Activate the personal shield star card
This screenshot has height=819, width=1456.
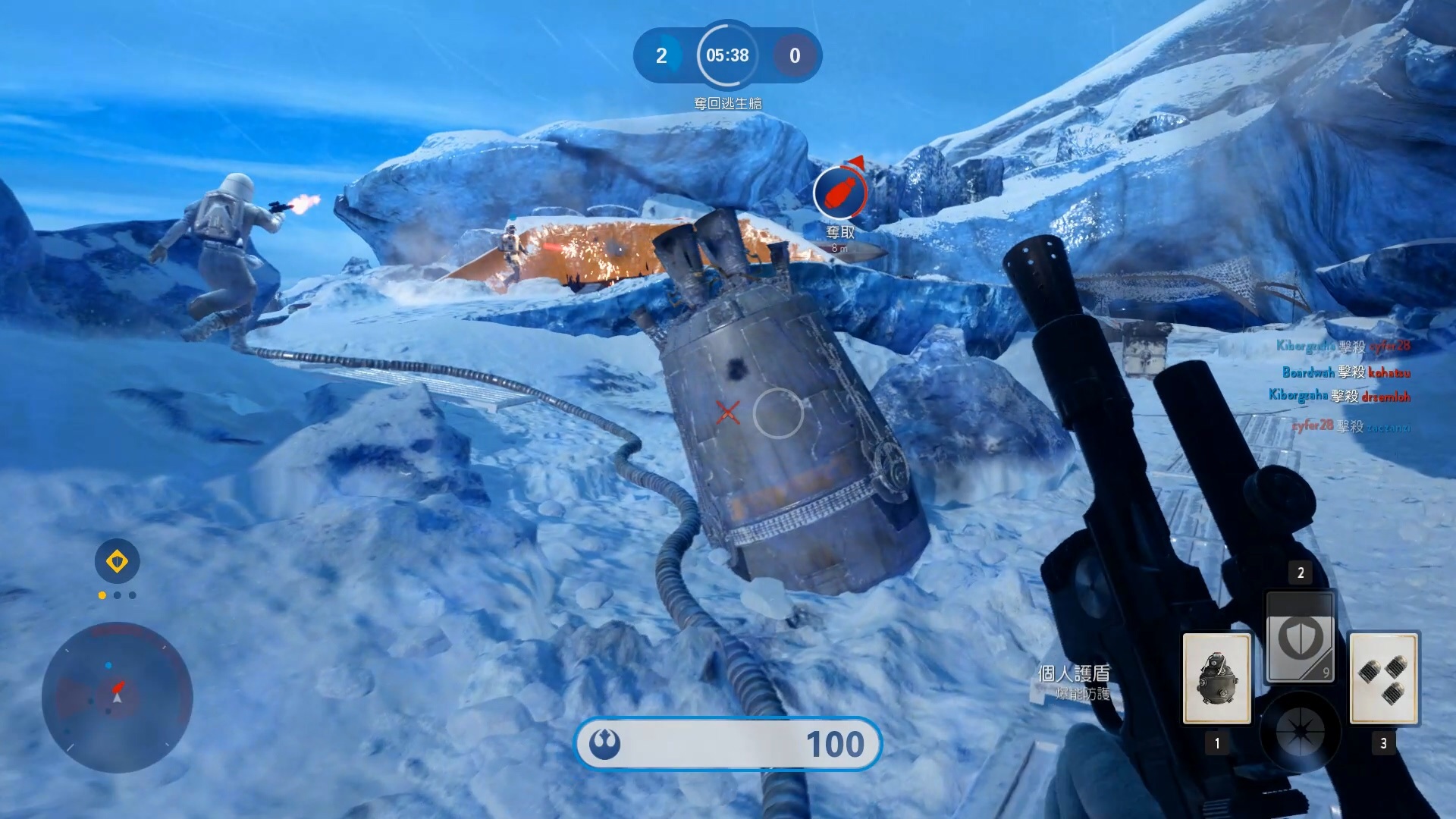1300,637
